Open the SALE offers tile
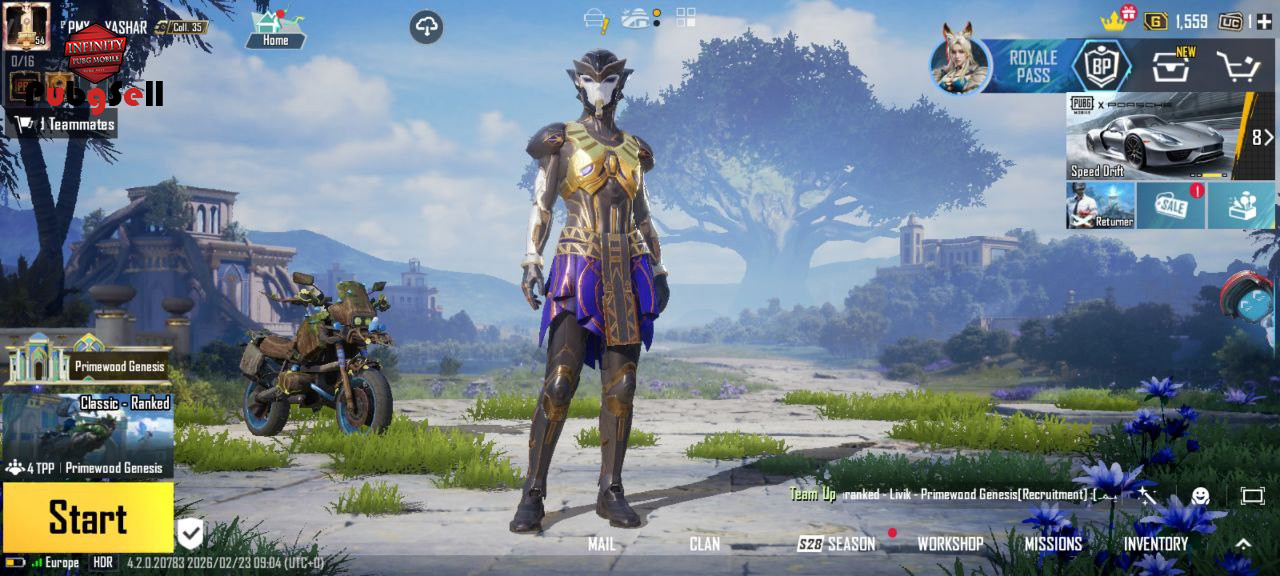This screenshot has height=576, width=1280. [x=1170, y=205]
